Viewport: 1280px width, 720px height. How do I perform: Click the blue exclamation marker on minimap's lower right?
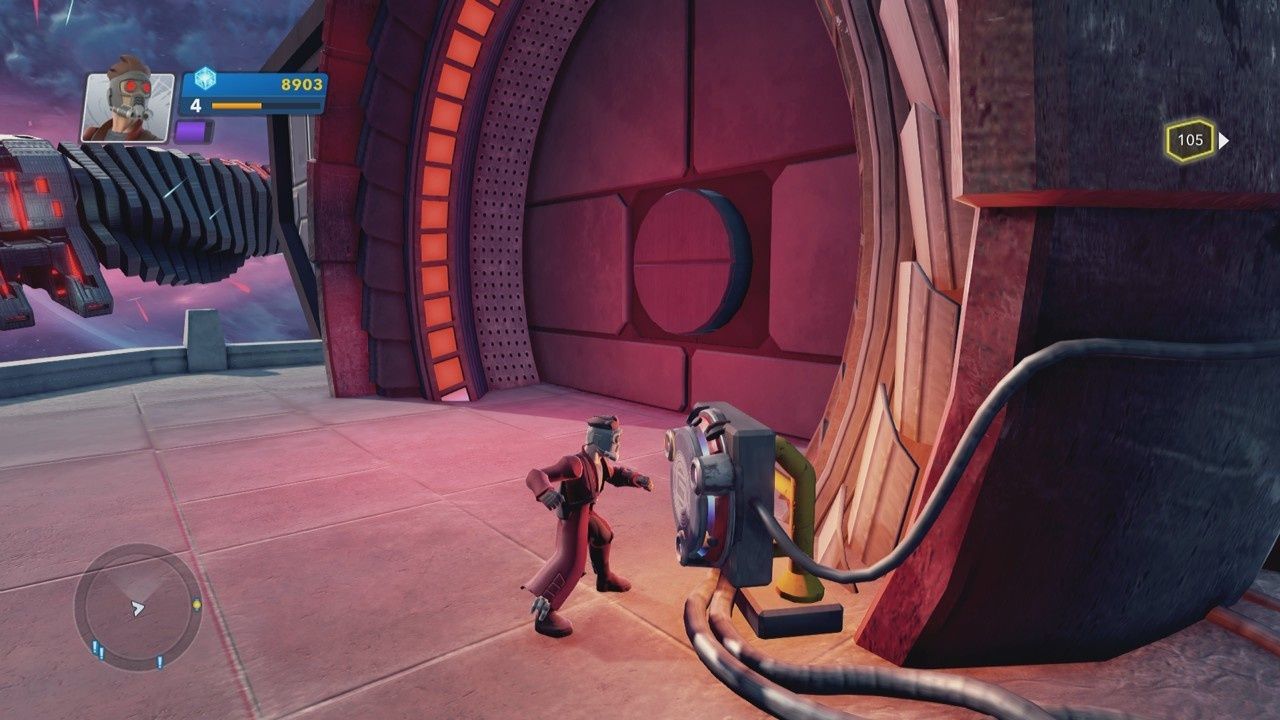pyautogui.click(x=160, y=662)
